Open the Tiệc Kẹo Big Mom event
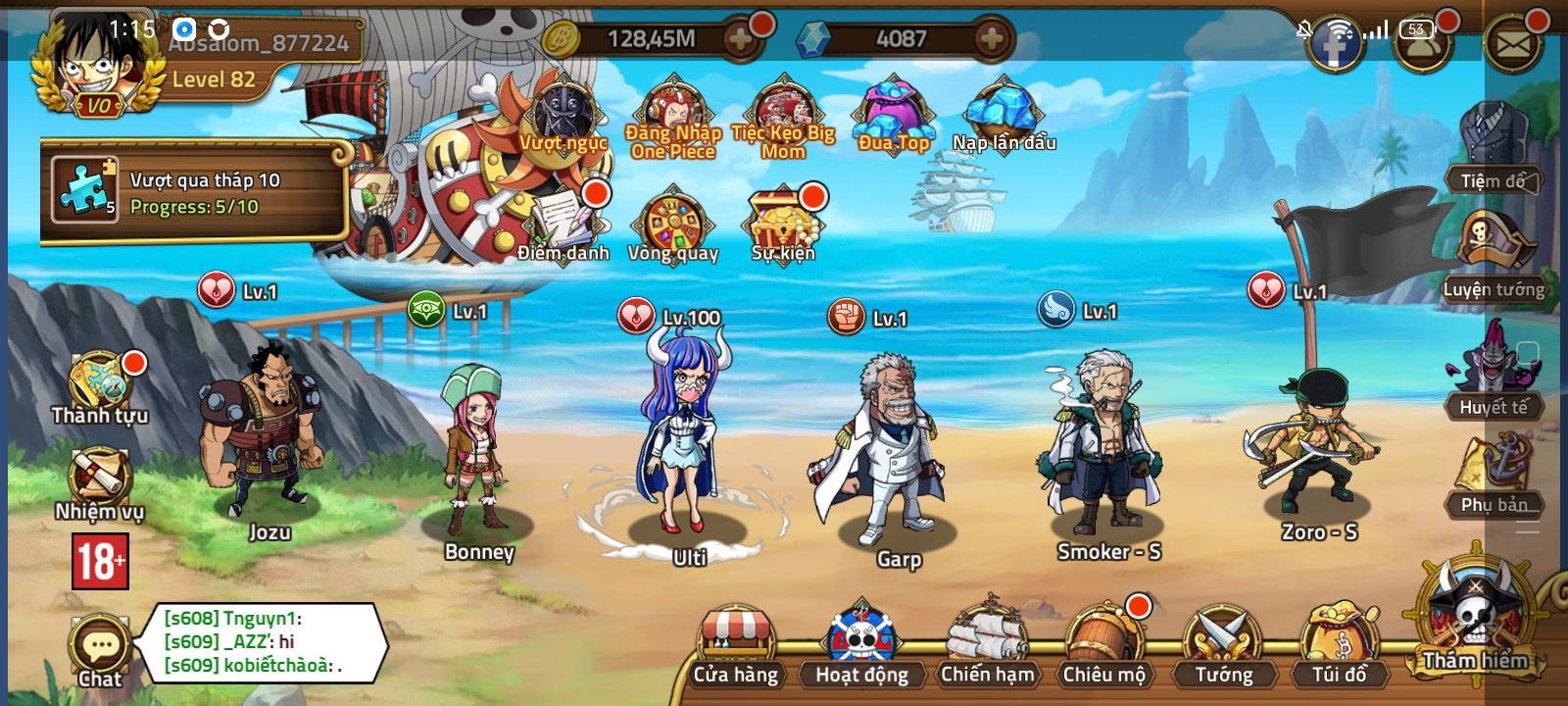The width and height of the screenshot is (1568, 706). [781, 108]
